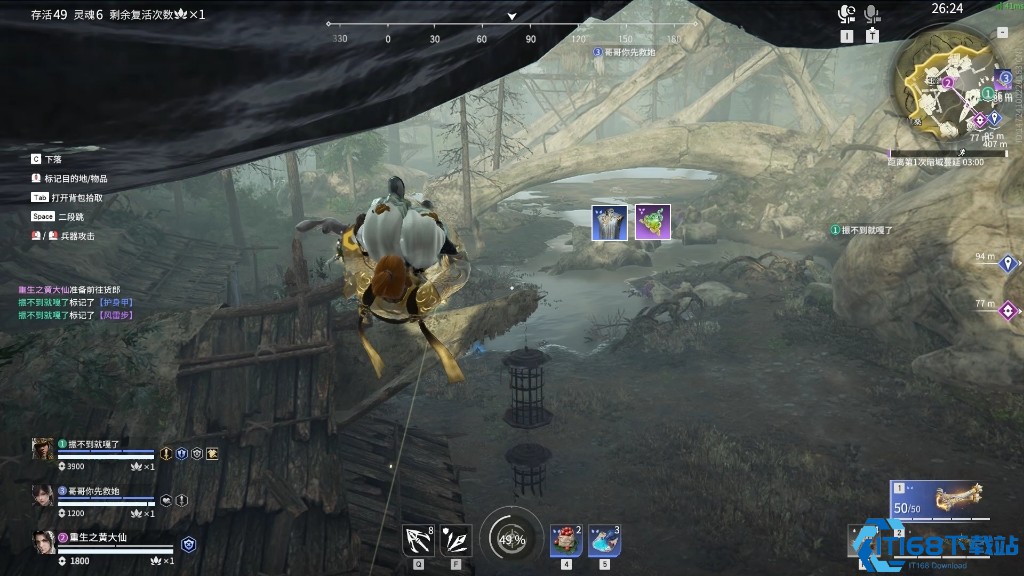Activate the grappling hook skill icon

[x=417, y=540]
